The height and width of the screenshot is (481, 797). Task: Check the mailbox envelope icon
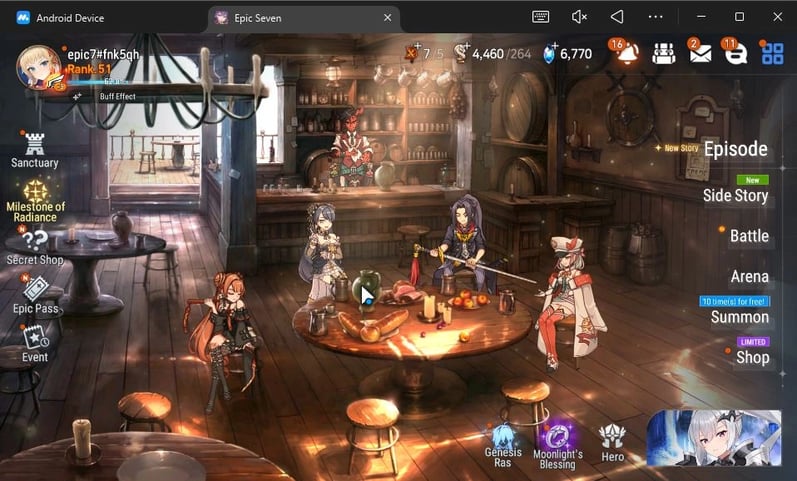pyautogui.click(x=700, y=53)
